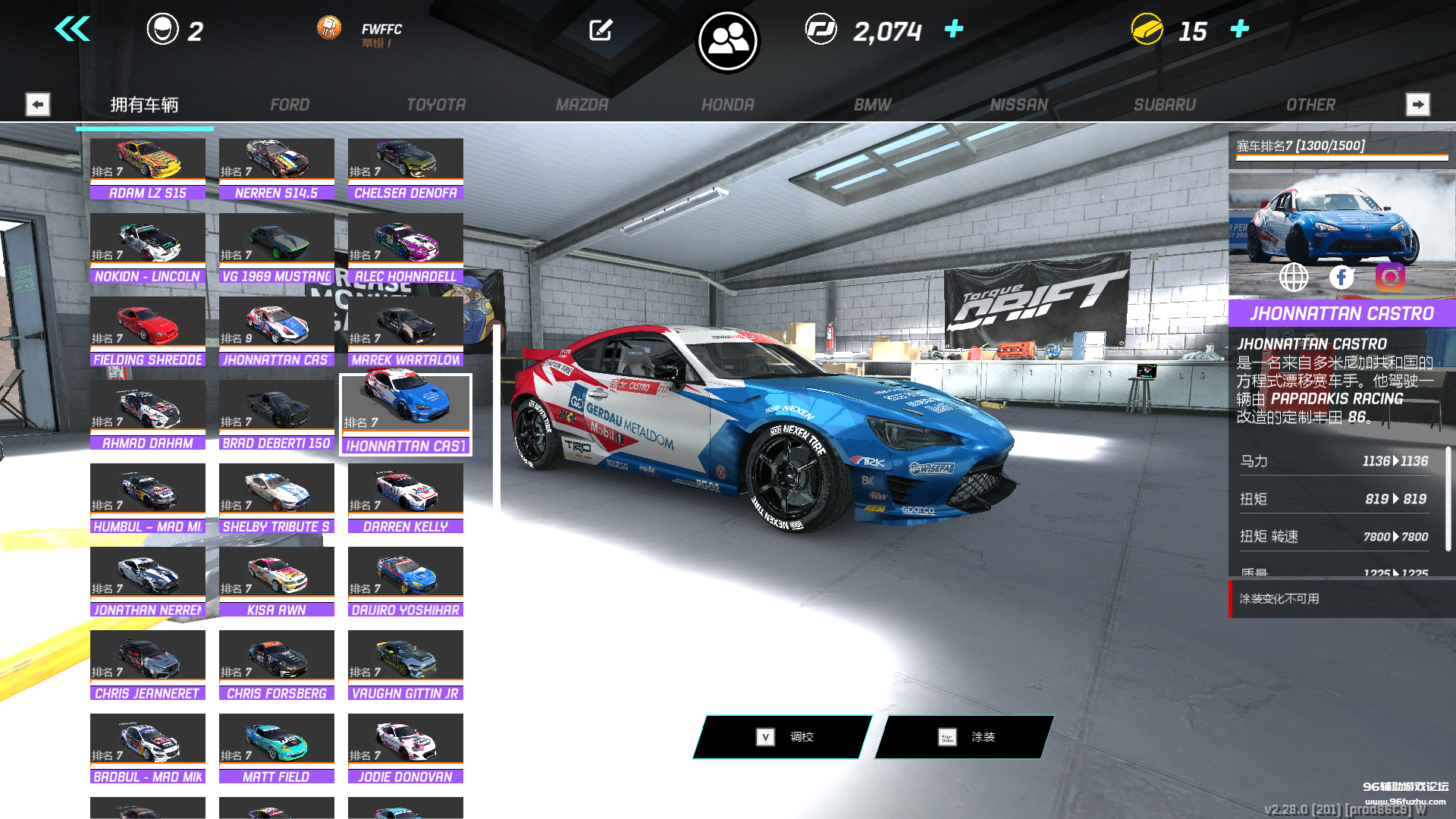Show the NISSAN car list
Image resolution: width=1456 pixels, height=819 pixels.
click(x=1018, y=105)
